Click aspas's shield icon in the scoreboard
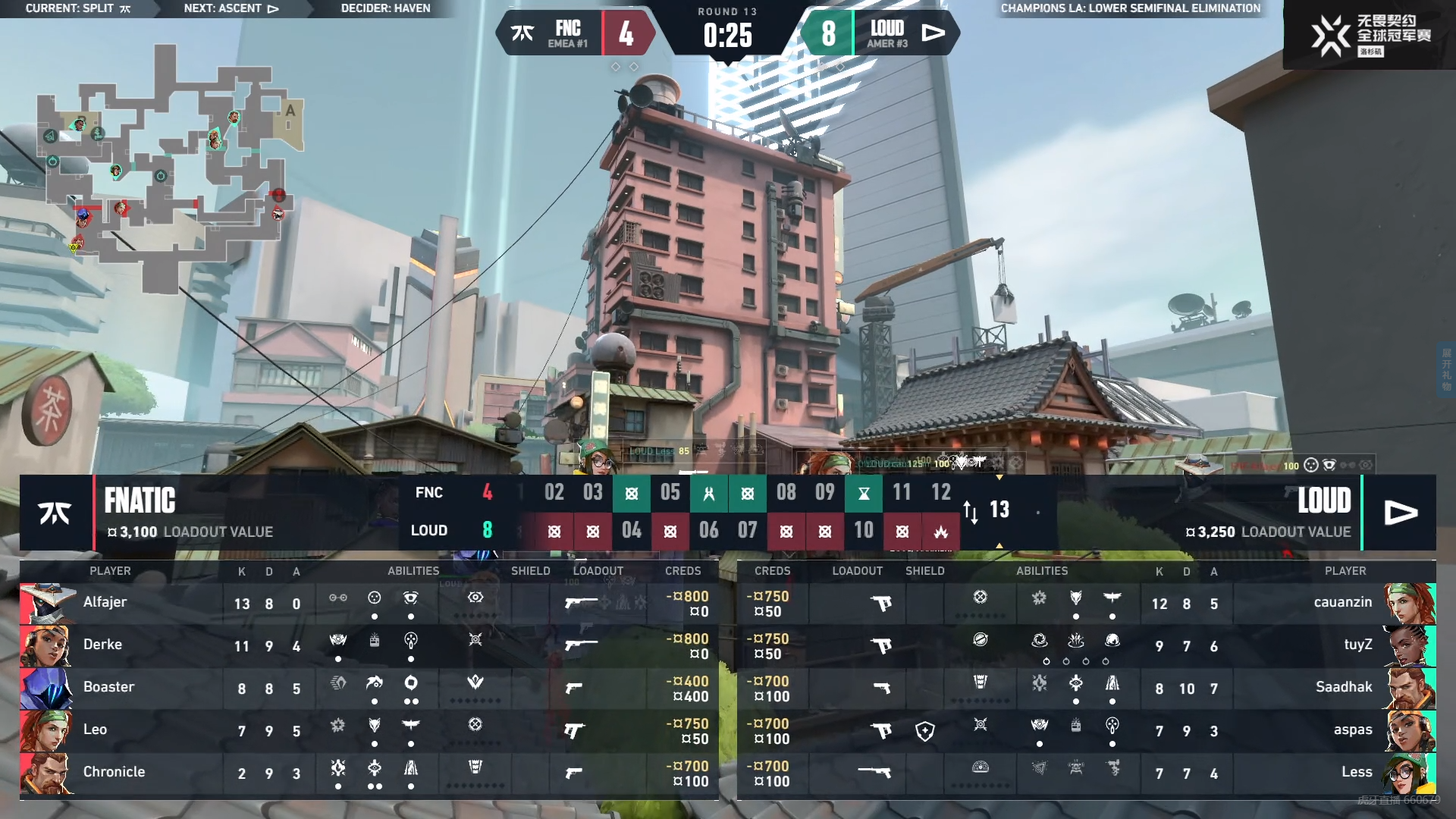The image size is (1456, 819). click(x=925, y=731)
